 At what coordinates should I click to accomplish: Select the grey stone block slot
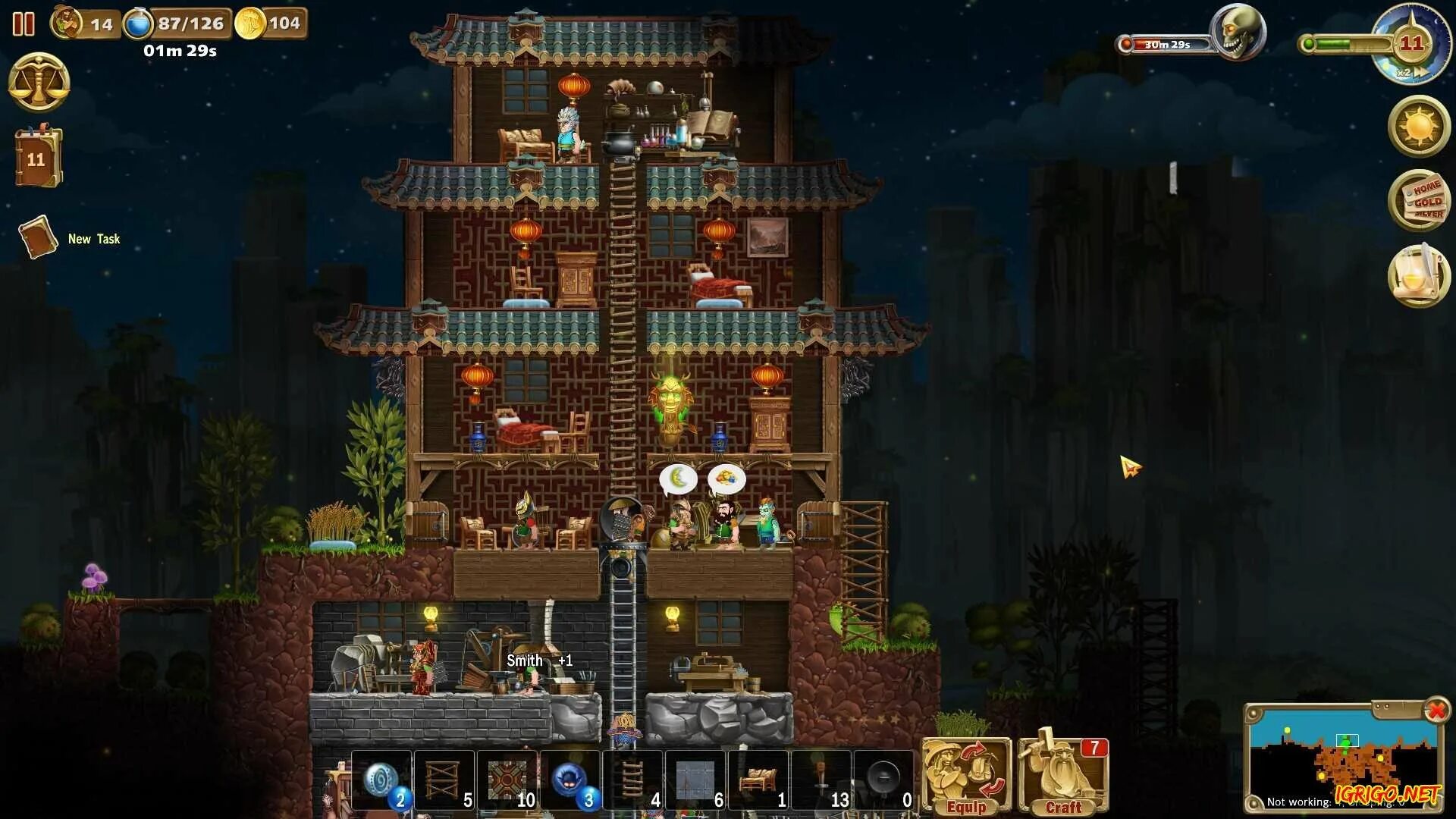point(696,780)
